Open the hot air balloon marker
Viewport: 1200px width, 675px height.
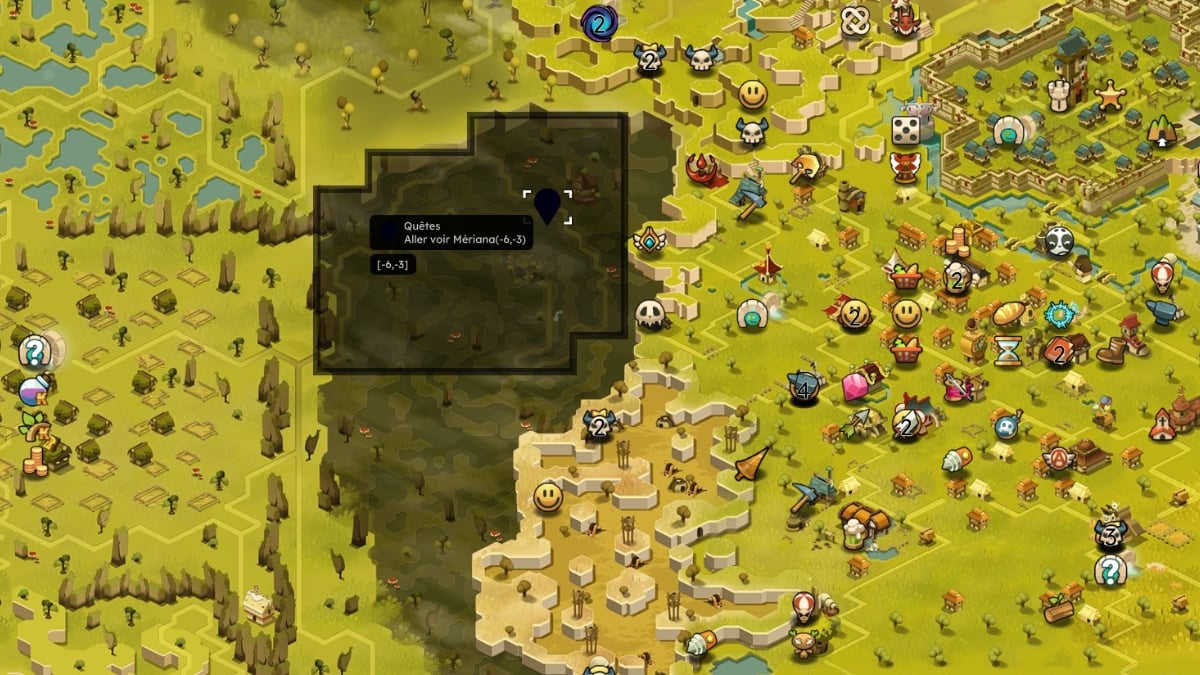tap(1162, 272)
